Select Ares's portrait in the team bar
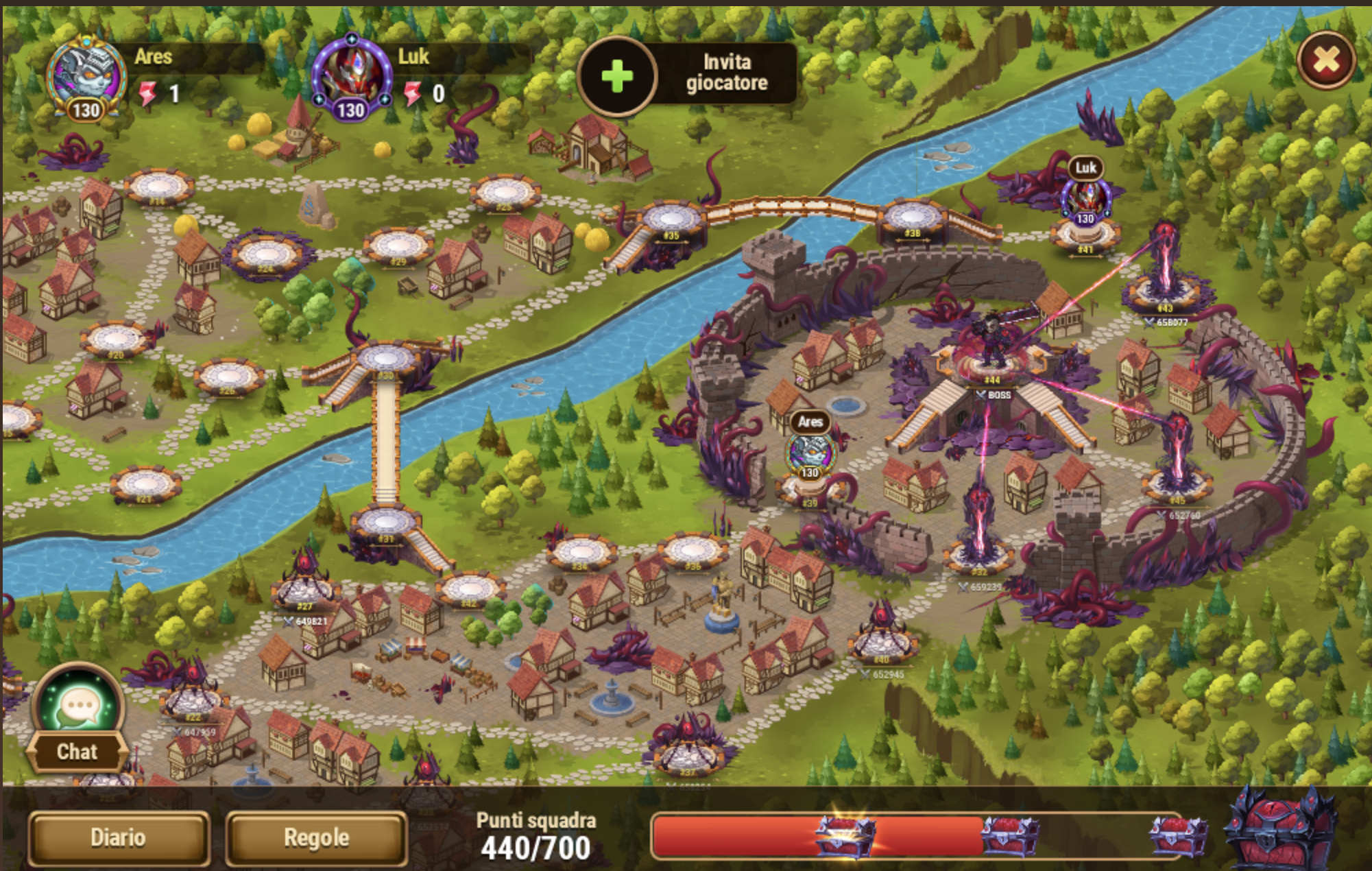Image resolution: width=1372 pixels, height=871 pixels. (86, 77)
